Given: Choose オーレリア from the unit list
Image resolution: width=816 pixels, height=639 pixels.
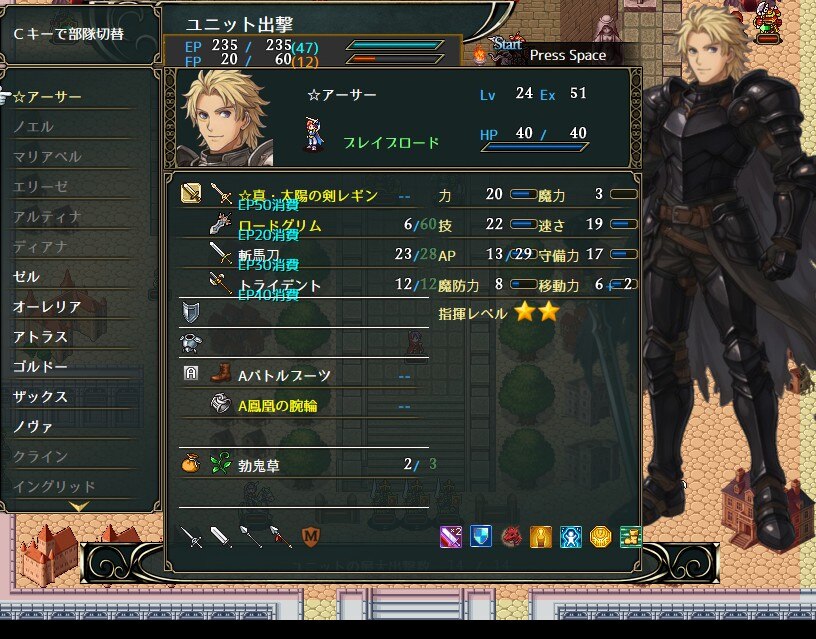Looking at the screenshot, I should coord(47,307).
